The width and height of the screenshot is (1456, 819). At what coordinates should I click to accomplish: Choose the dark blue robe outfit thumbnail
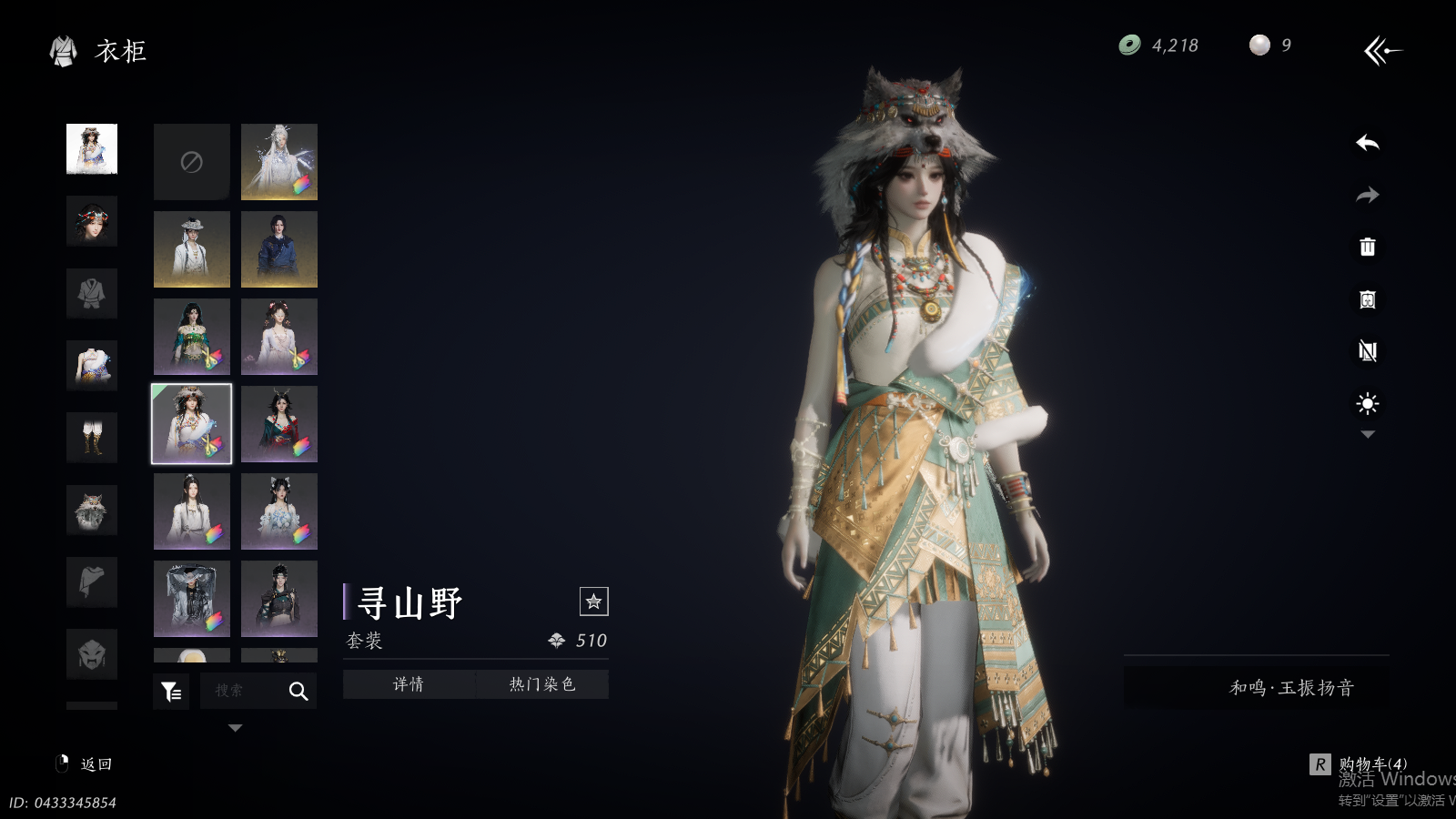[x=279, y=249]
